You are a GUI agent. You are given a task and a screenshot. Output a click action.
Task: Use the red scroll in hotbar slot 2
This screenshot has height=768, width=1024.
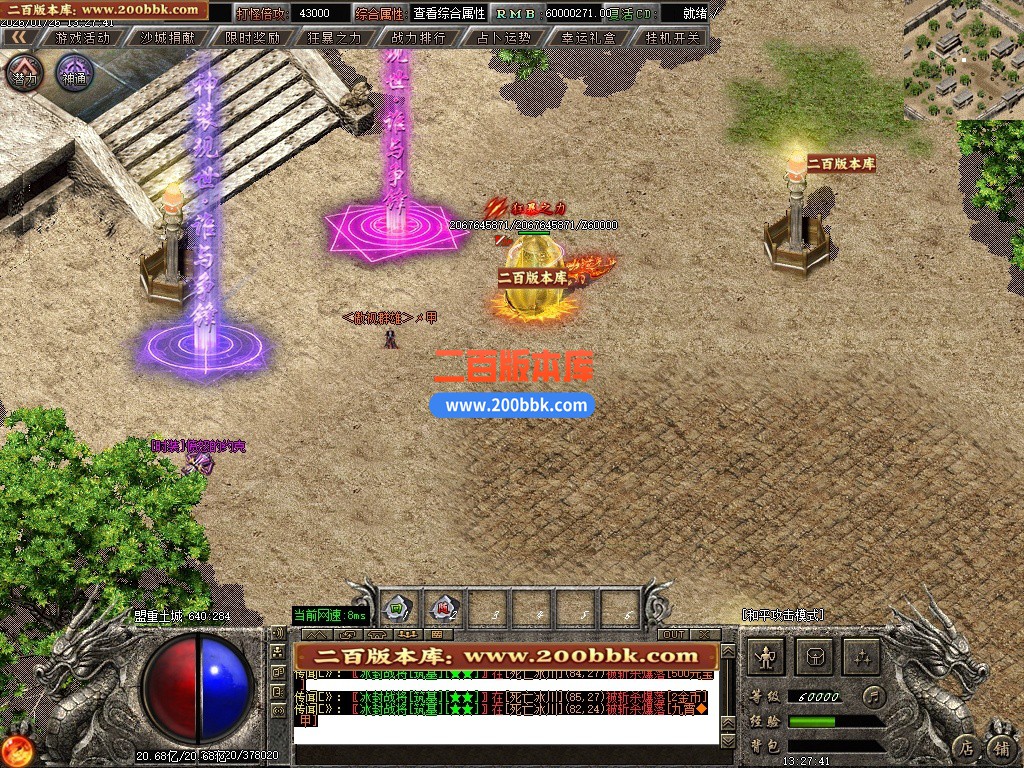442,606
